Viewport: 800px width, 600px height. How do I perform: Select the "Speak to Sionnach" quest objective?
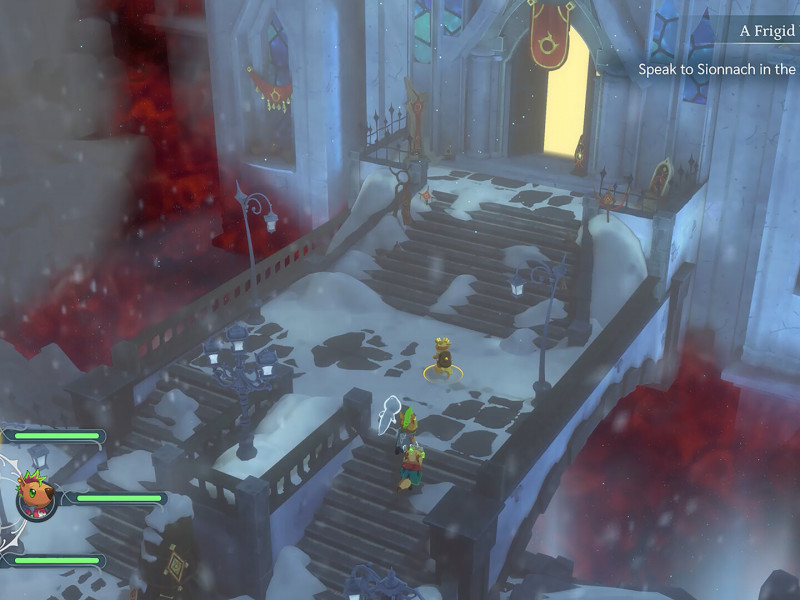717,69
